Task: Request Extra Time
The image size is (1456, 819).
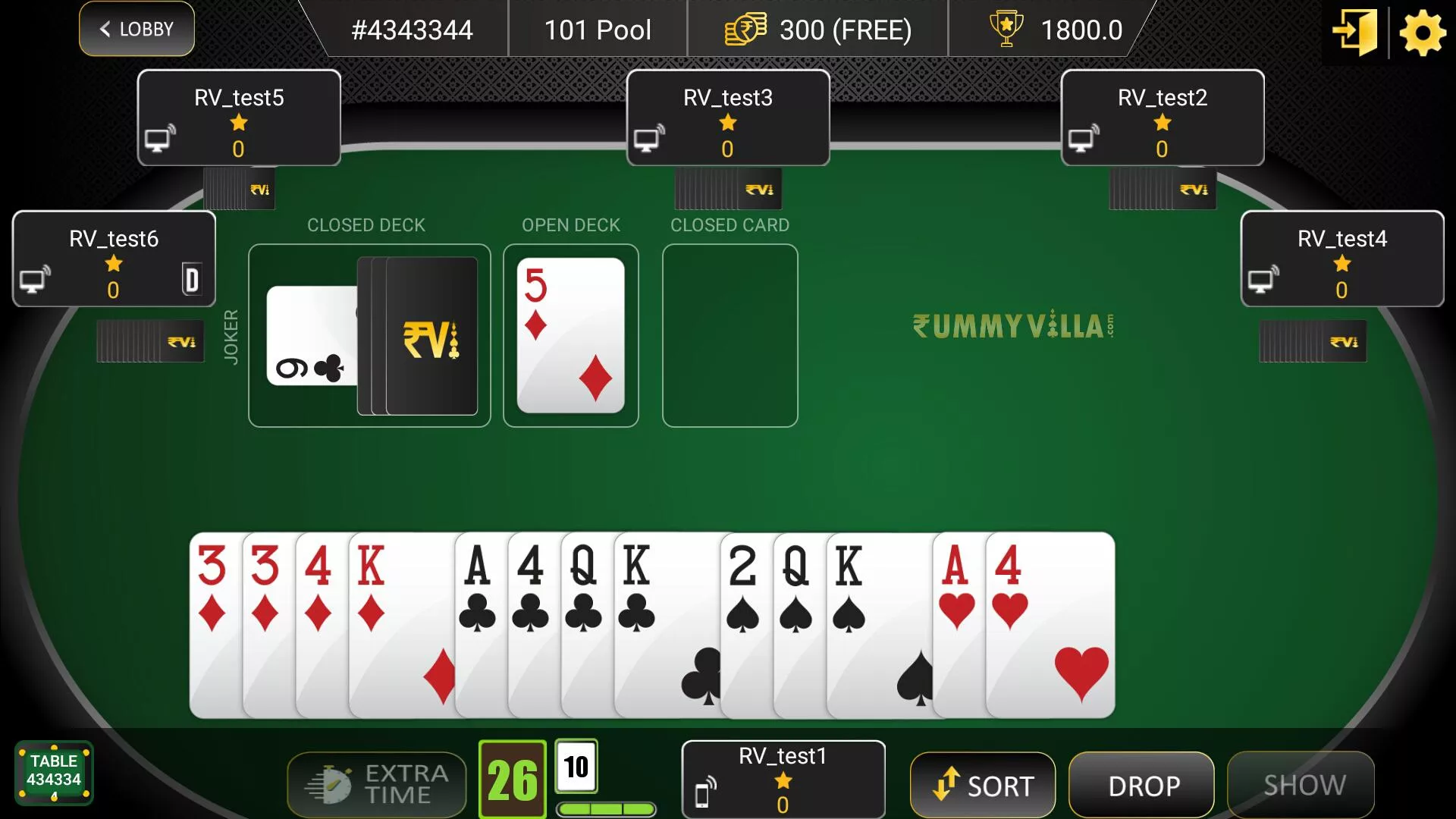Action: pyautogui.click(x=376, y=783)
